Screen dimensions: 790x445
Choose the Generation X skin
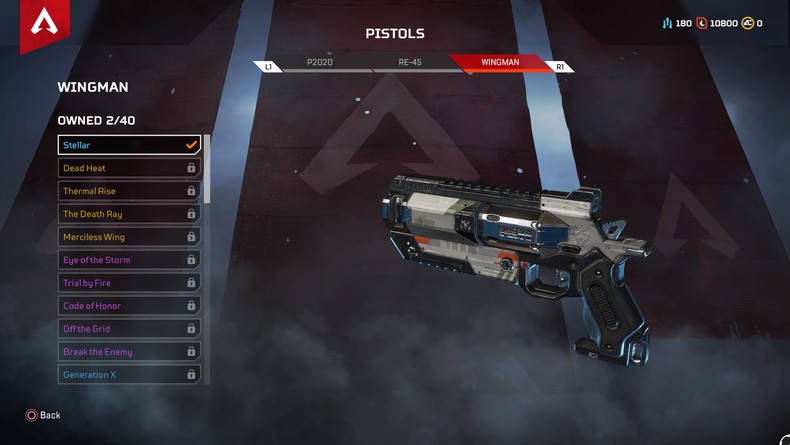coord(129,375)
